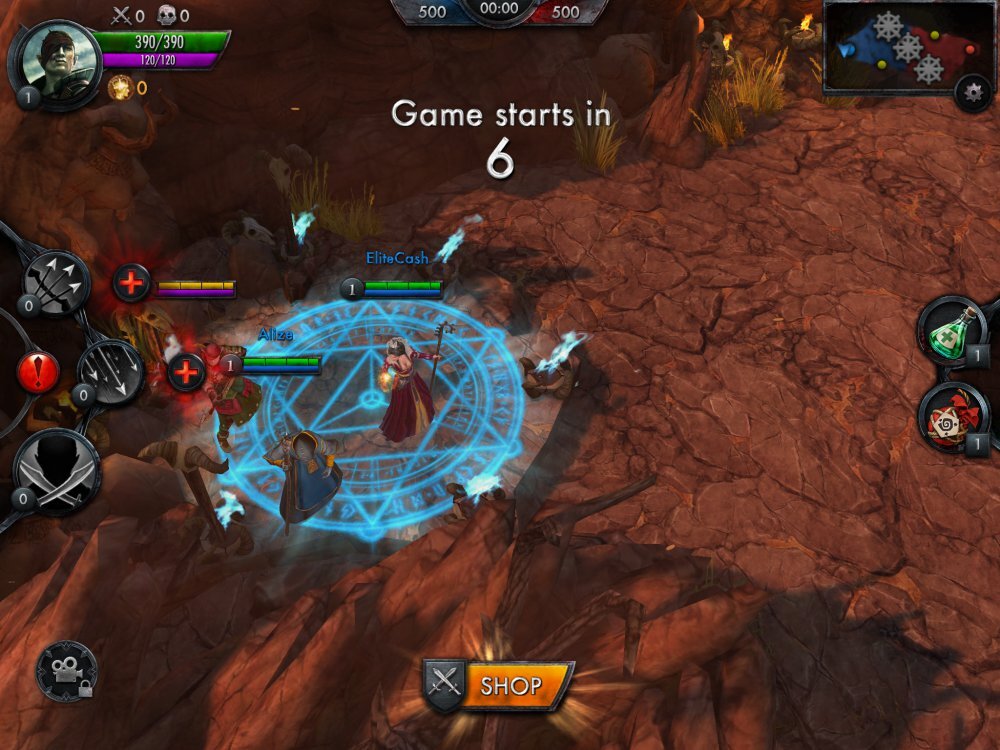This screenshot has width=1000, height=750.
Task: Click the hero portrait
Action: (54, 60)
